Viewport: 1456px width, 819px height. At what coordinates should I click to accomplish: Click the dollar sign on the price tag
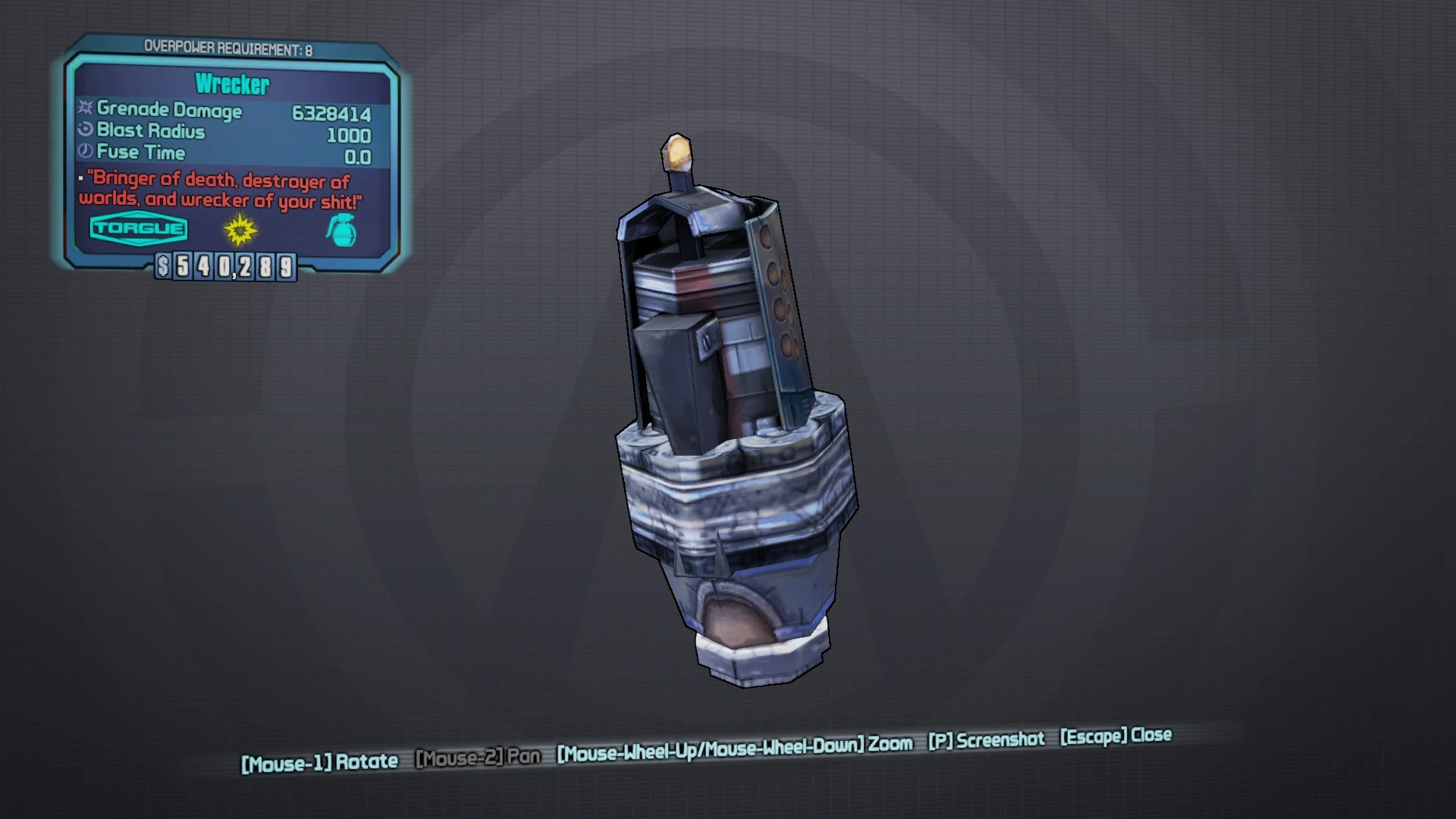pos(163,267)
